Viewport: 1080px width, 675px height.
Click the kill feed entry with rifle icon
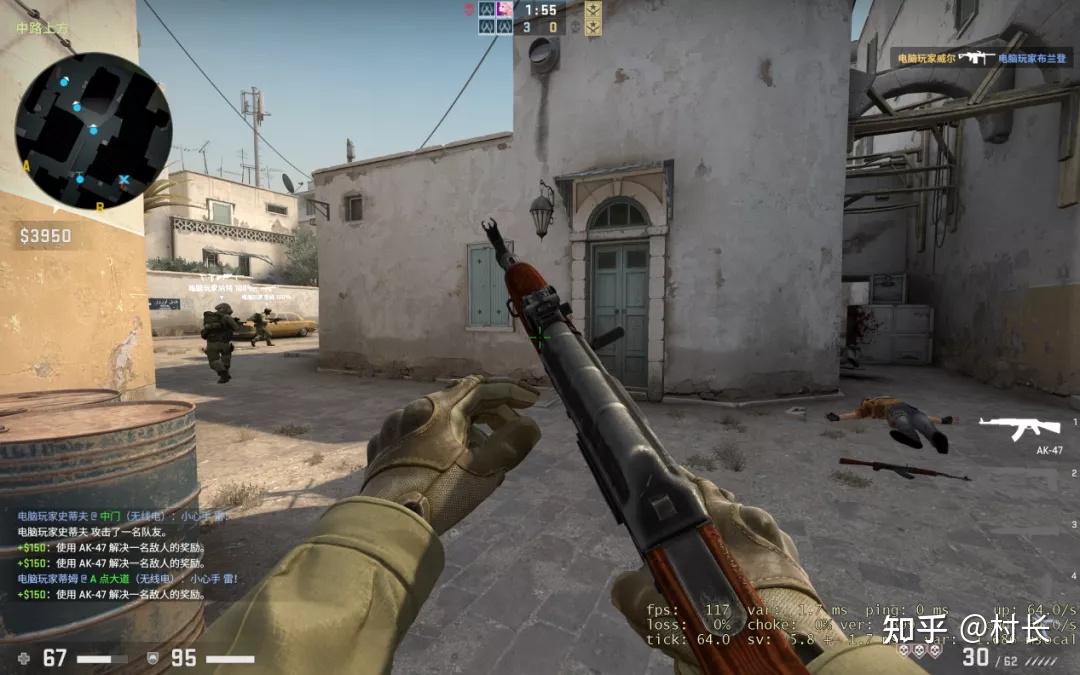pos(974,58)
